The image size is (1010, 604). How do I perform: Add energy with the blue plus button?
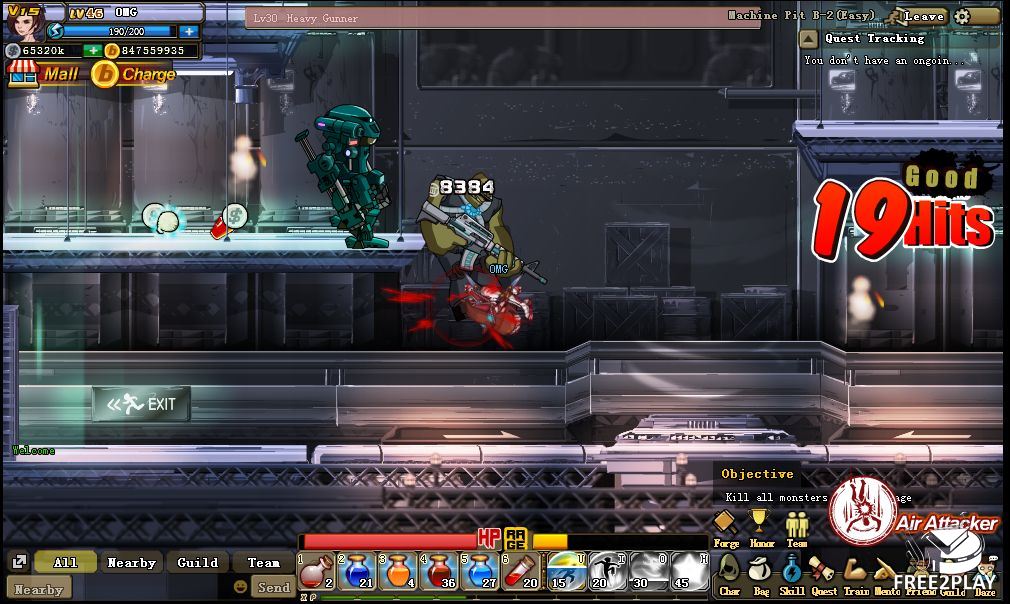click(x=189, y=31)
